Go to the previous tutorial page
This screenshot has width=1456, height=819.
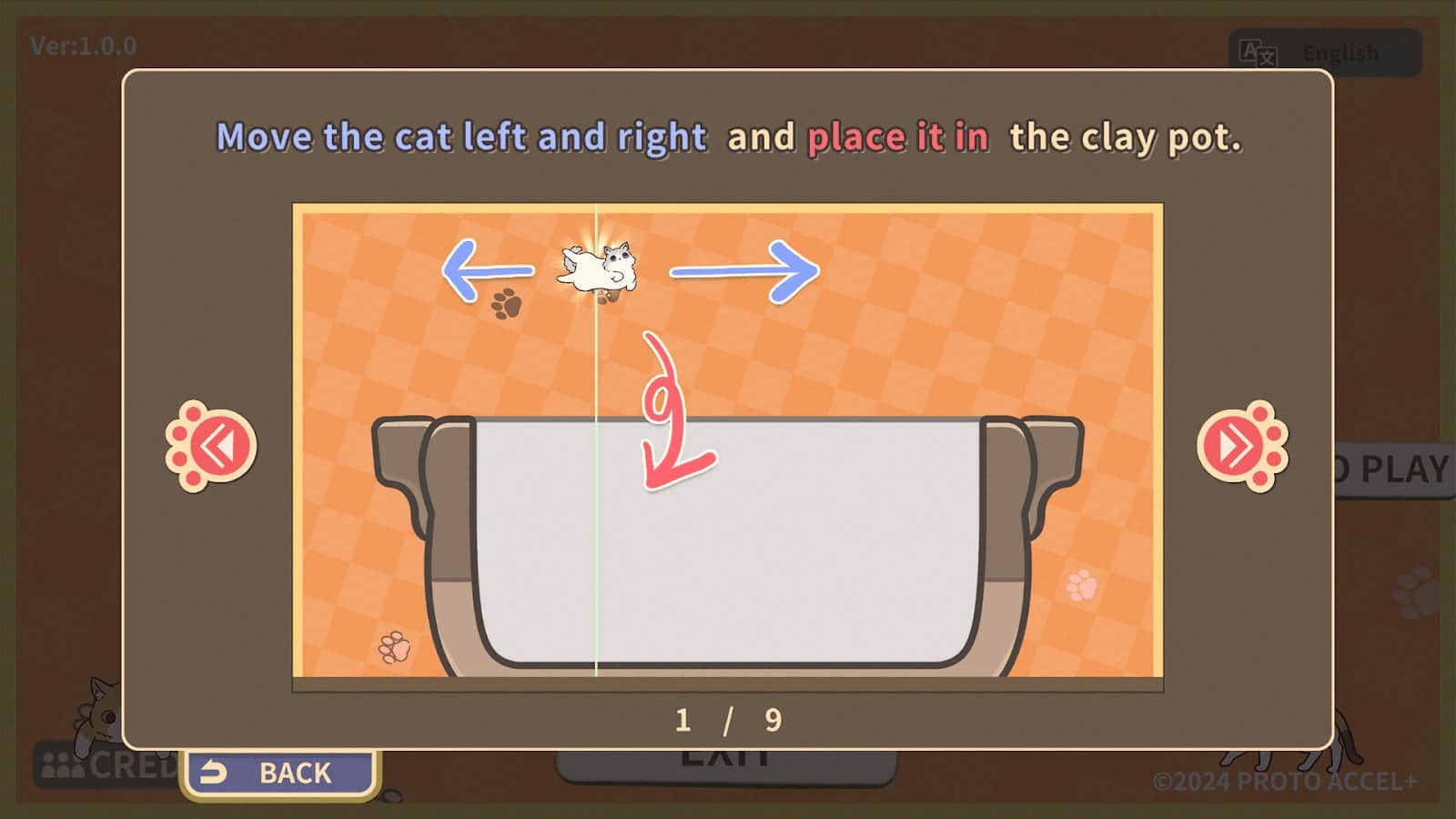(x=212, y=446)
